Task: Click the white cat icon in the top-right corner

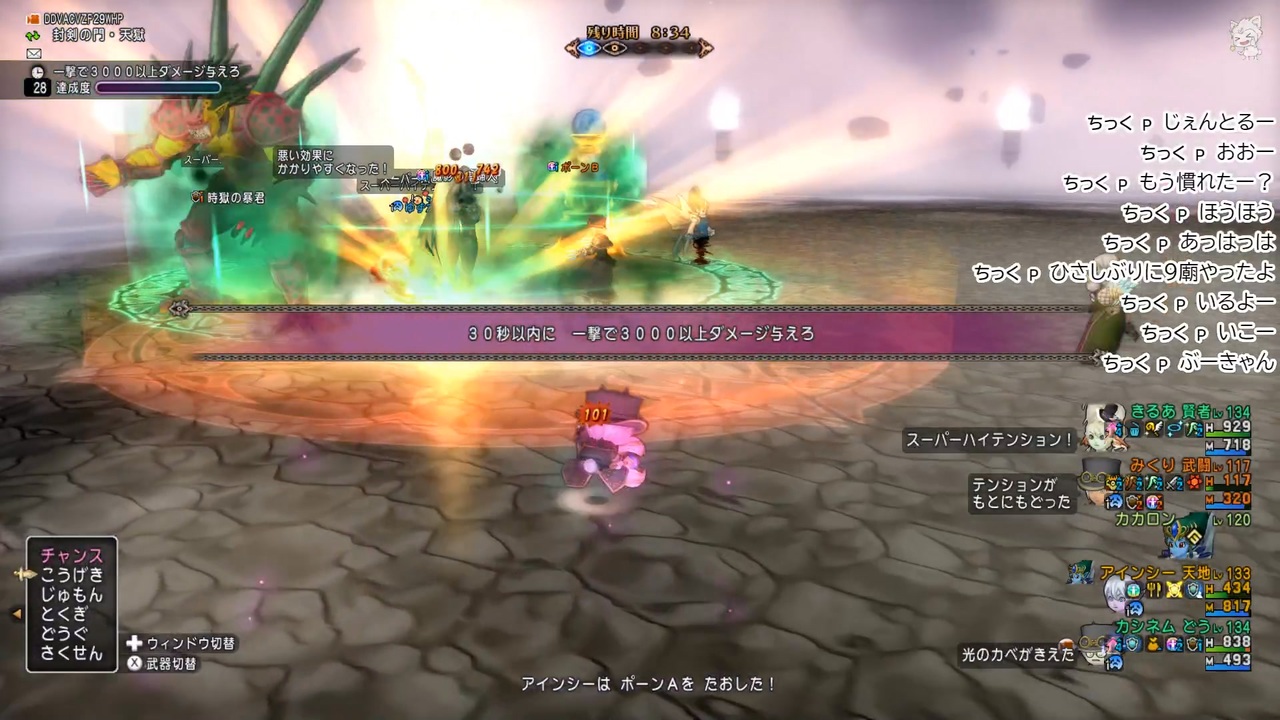Action: 1245,36
